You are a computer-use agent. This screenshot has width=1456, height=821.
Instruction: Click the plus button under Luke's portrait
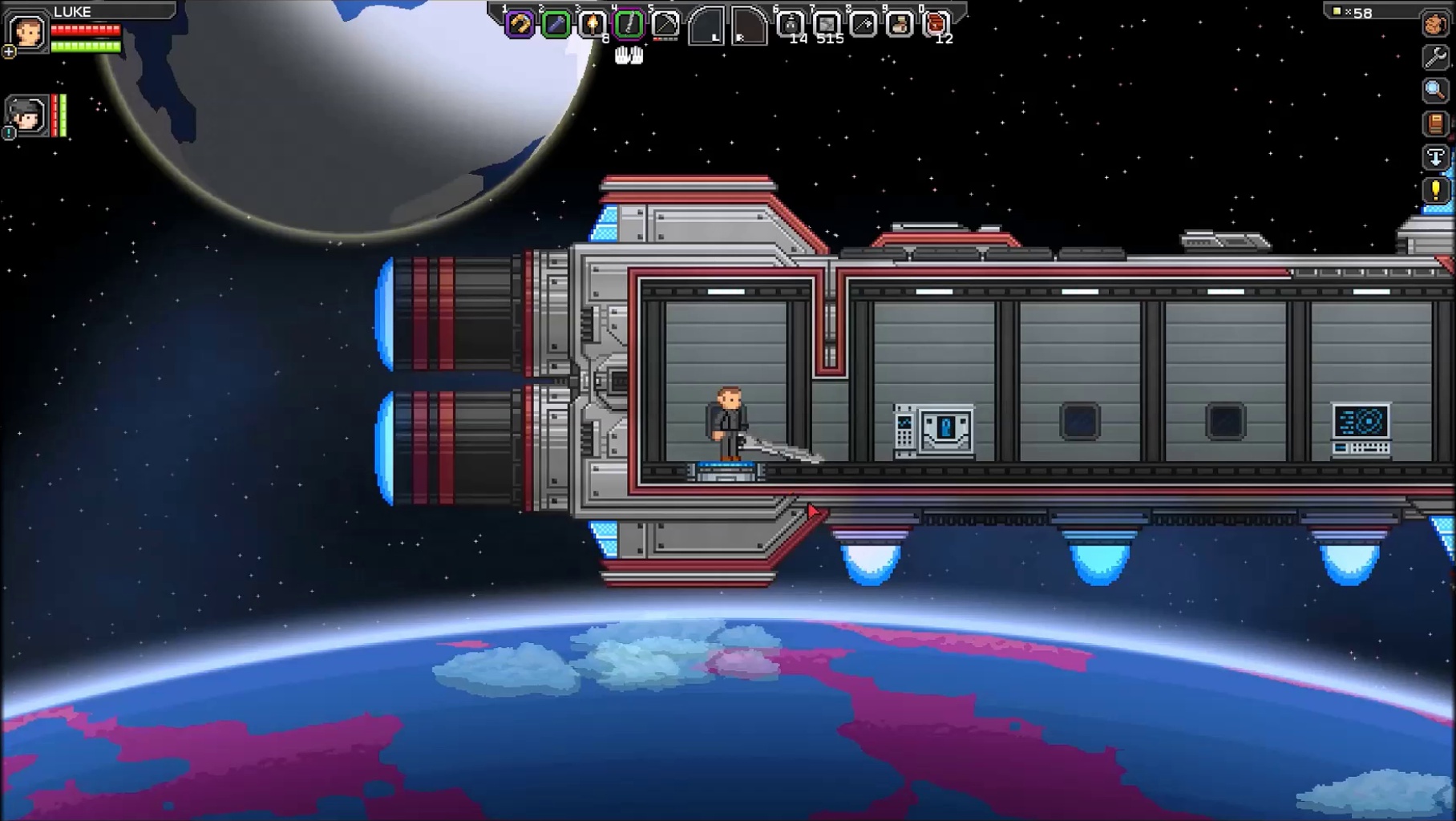point(9,52)
